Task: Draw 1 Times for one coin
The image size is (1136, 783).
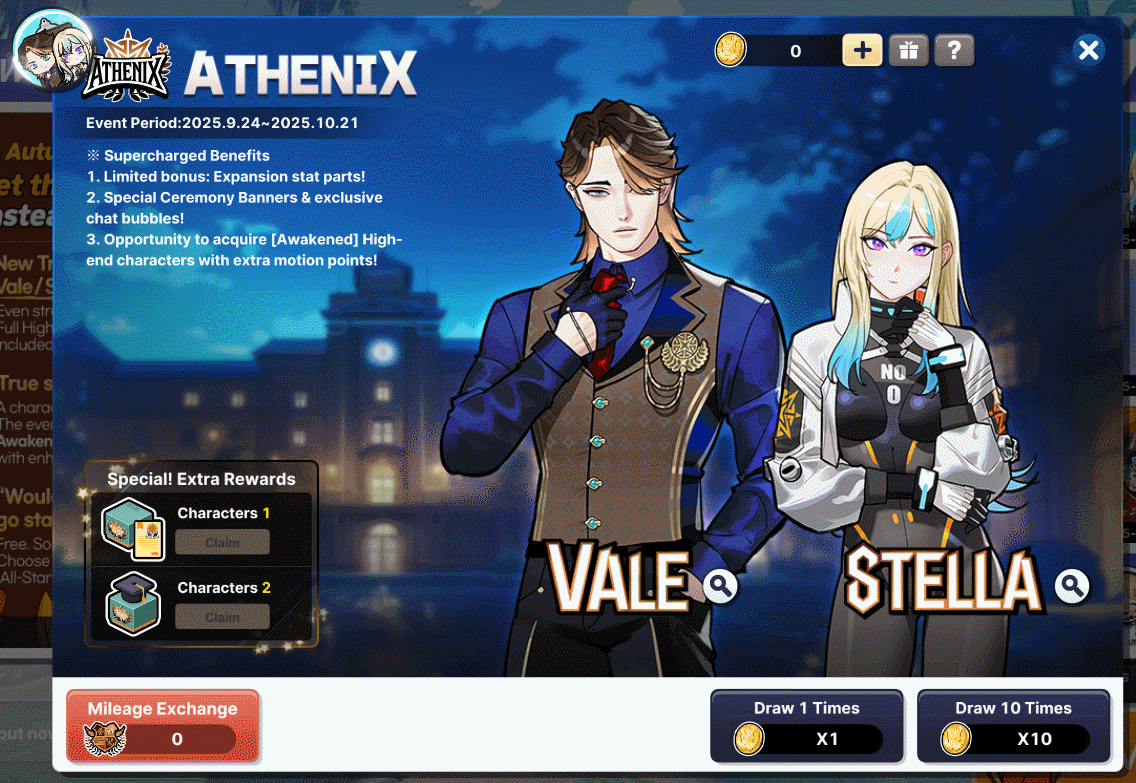Action: point(806,726)
